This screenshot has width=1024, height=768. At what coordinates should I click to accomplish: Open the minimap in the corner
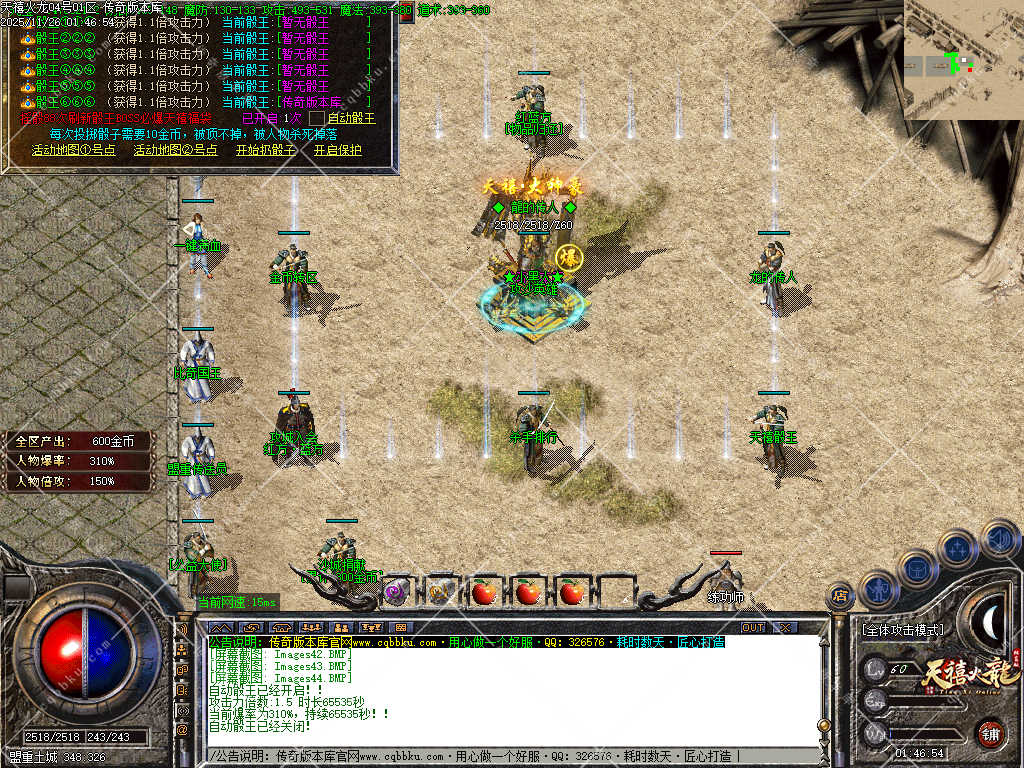pos(963,60)
